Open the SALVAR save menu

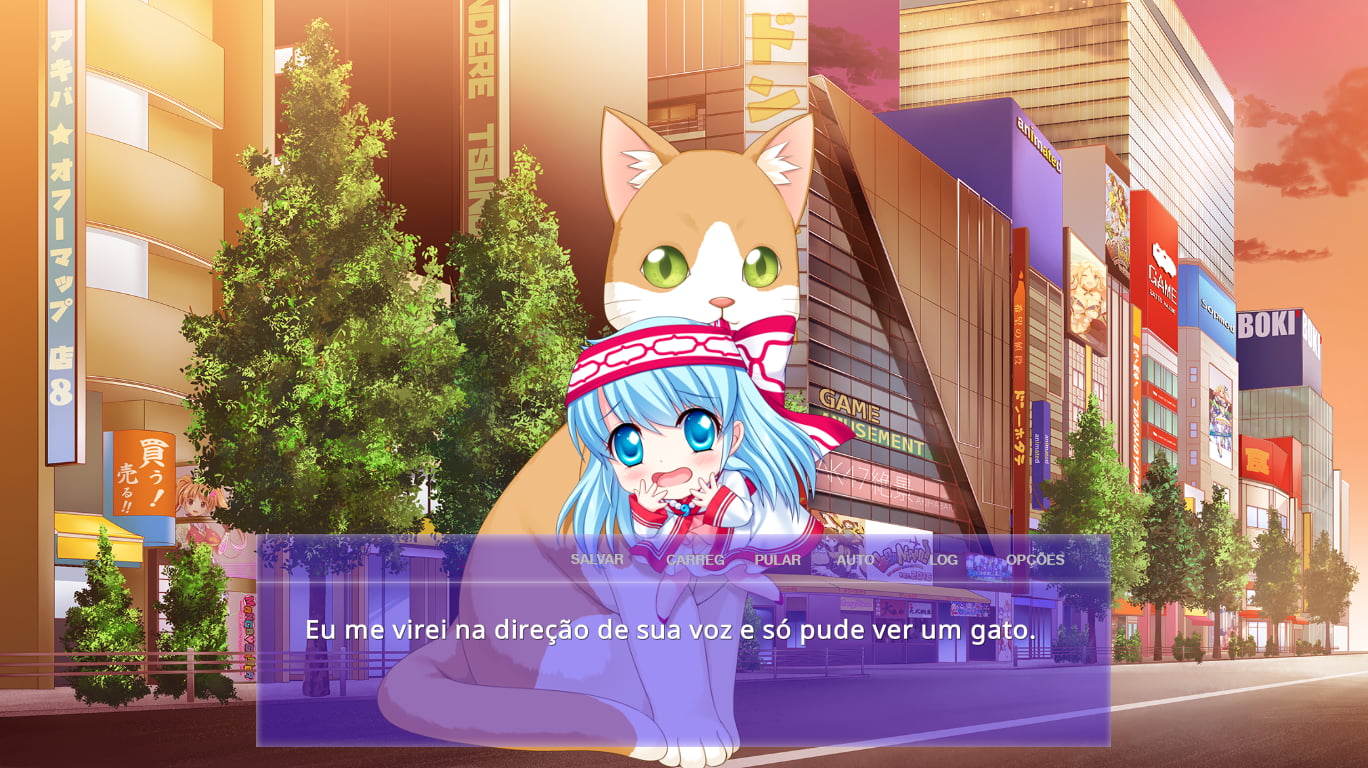(x=597, y=559)
